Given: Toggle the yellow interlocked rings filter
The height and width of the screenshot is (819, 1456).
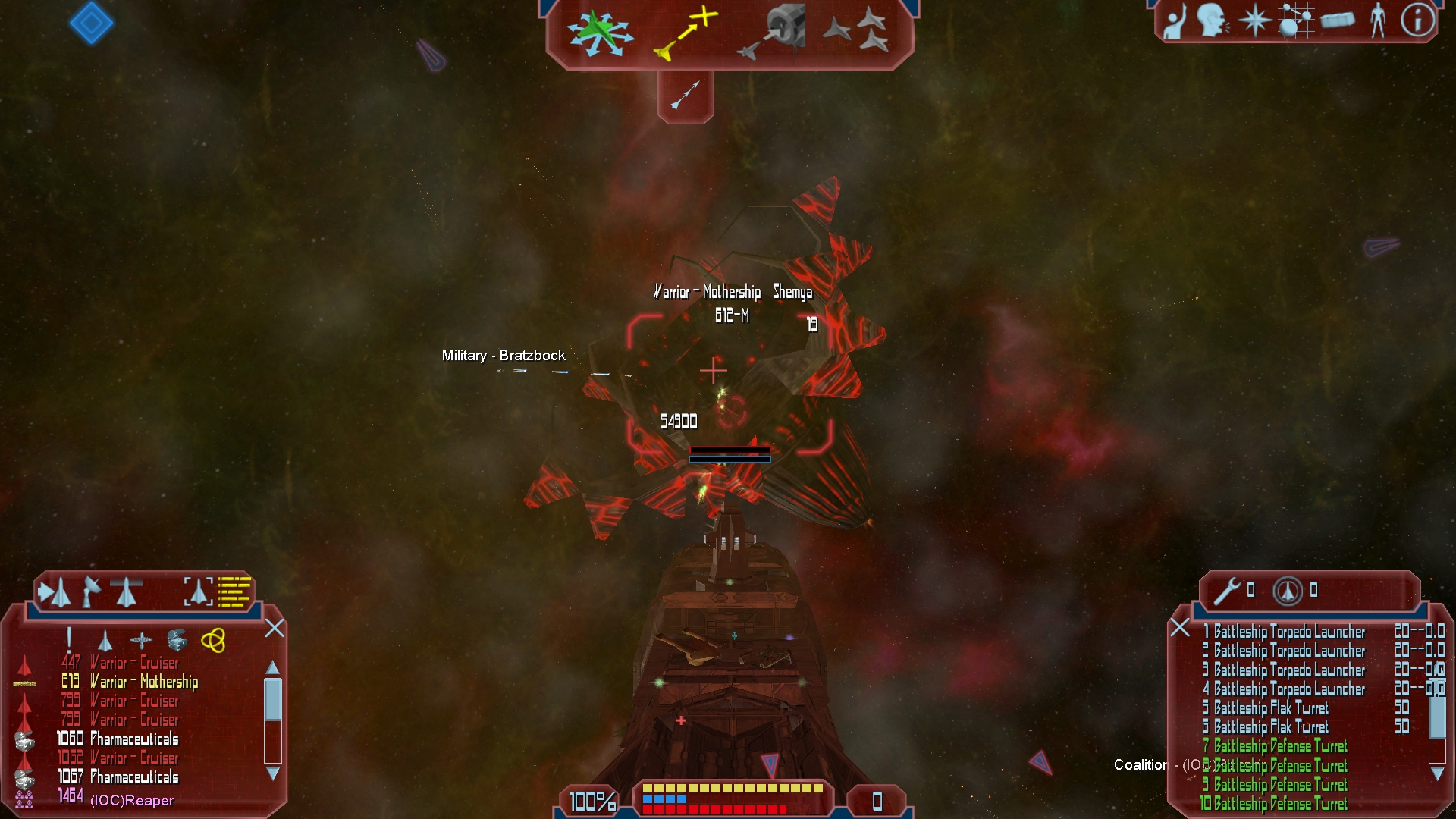Looking at the screenshot, I should click(213, 641).
